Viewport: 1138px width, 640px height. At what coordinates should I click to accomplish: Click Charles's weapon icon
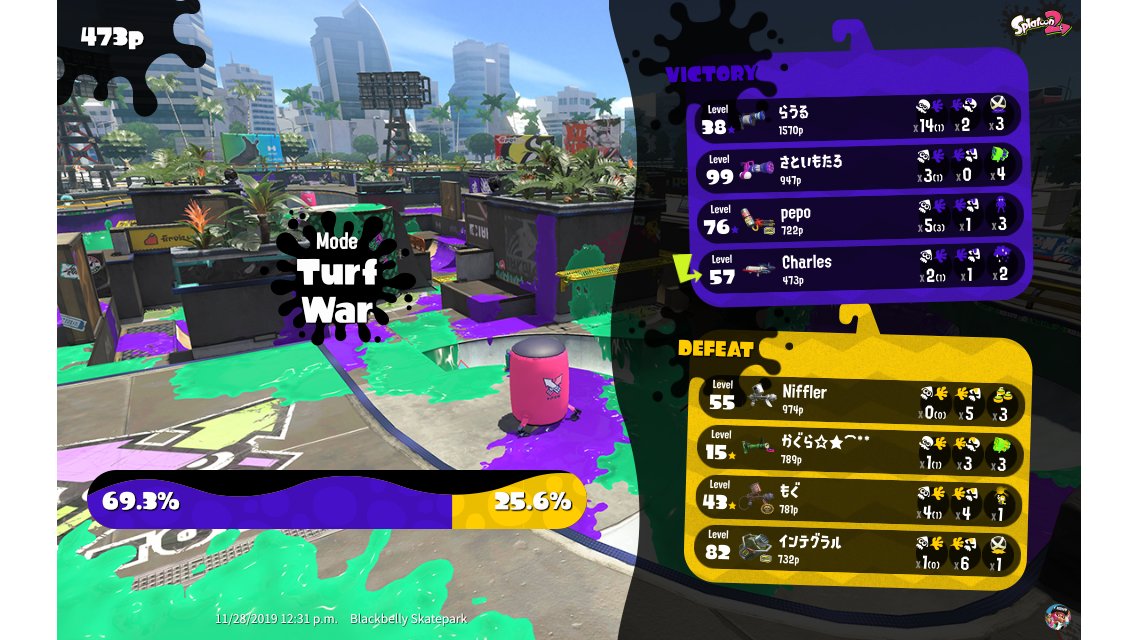pyautogui.click(x=760, y=267)
